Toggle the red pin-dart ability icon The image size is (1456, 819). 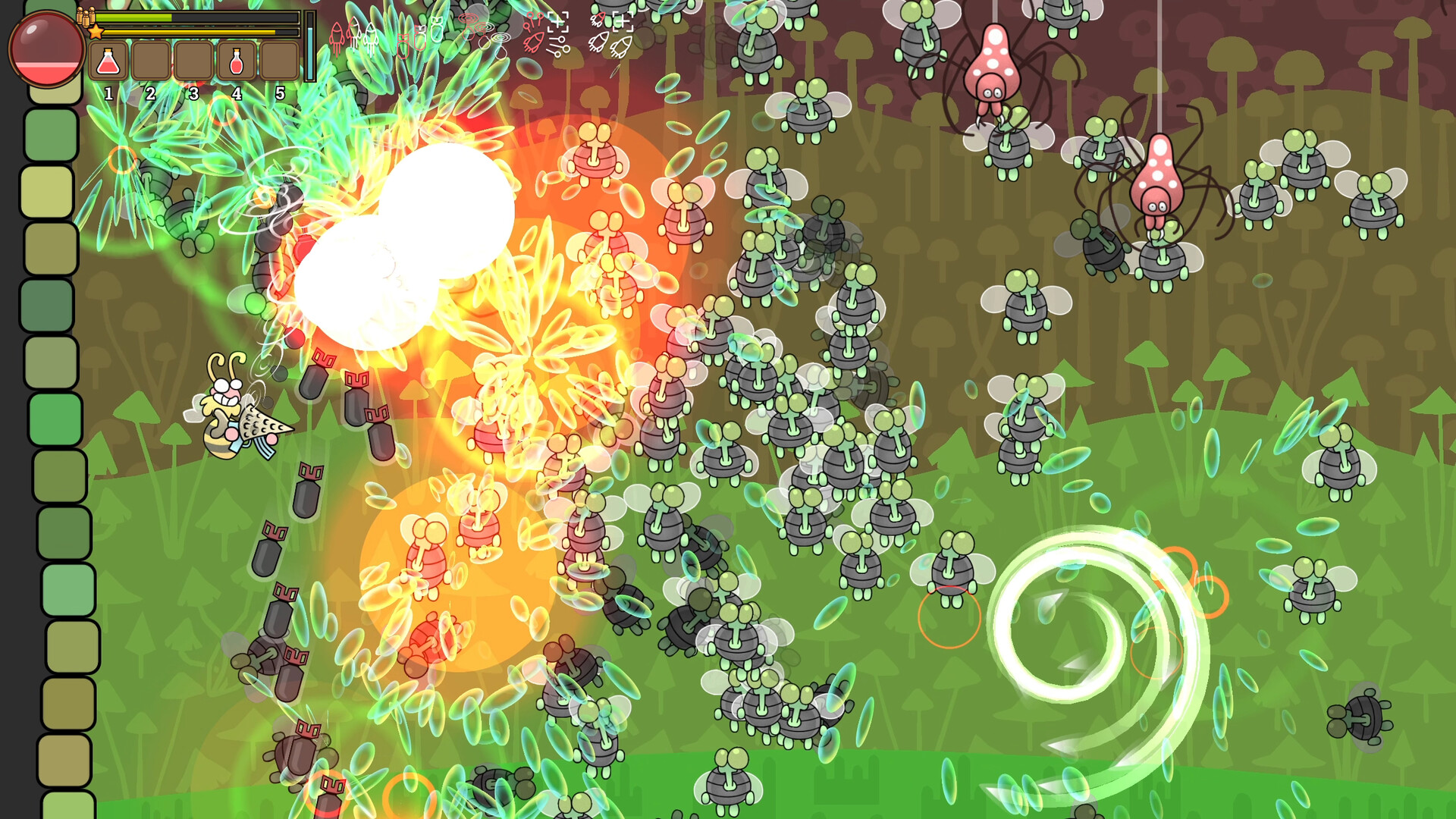[533, 20]
